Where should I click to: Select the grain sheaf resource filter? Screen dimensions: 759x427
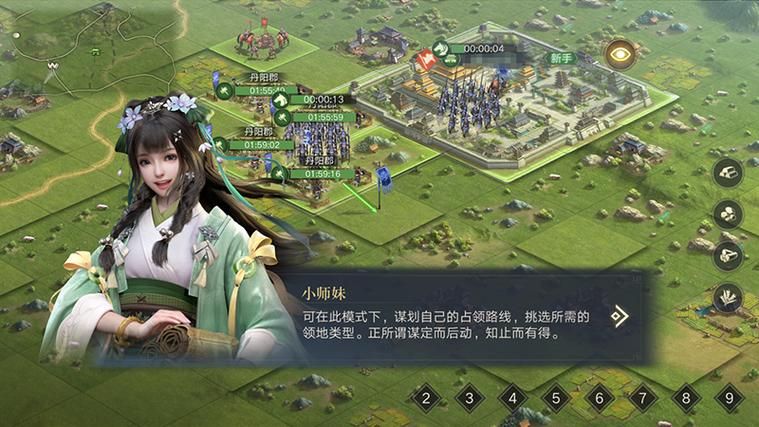[x=728, y=297]
